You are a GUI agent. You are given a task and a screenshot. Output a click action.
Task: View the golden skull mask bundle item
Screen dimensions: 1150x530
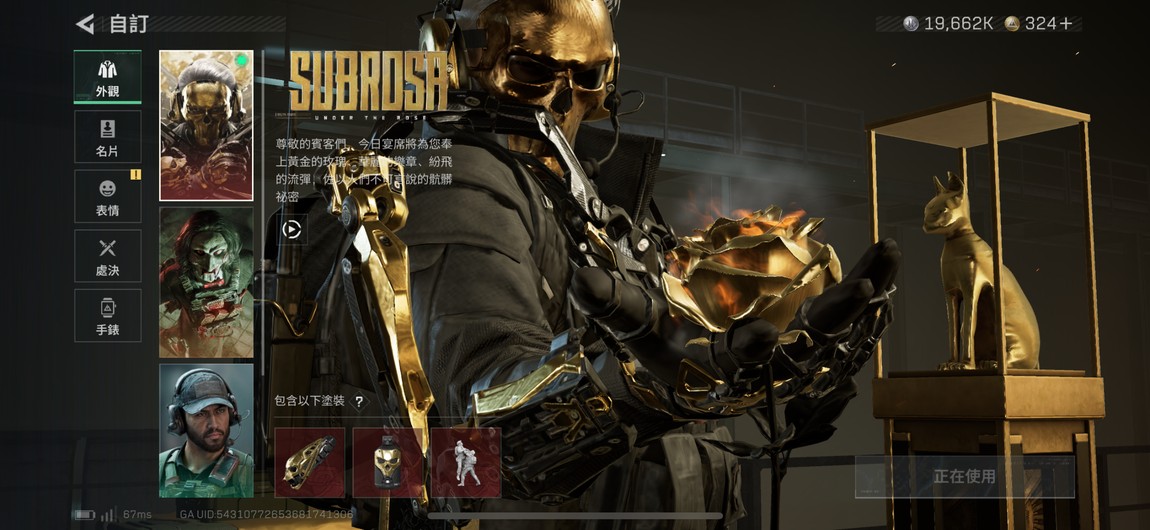388,463
